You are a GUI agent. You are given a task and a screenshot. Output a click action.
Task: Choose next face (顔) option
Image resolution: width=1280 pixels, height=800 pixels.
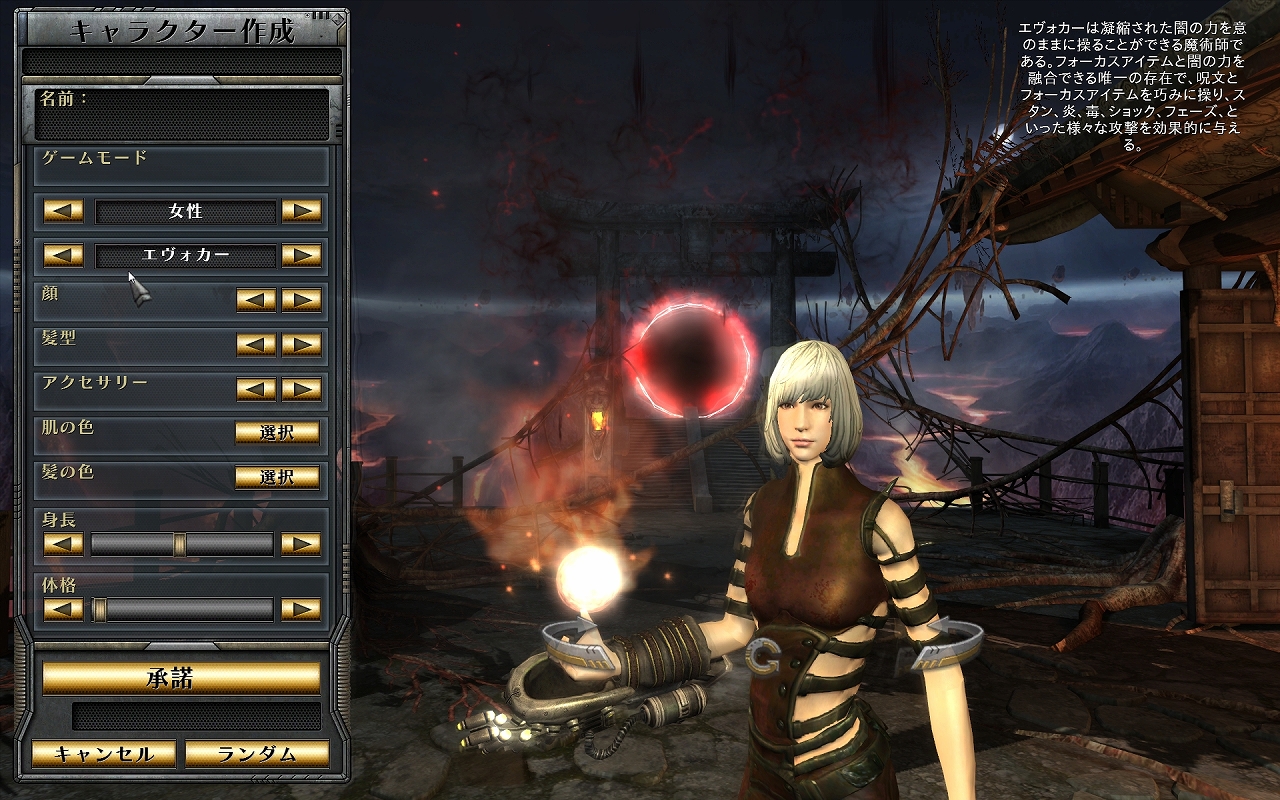(301, 300)
